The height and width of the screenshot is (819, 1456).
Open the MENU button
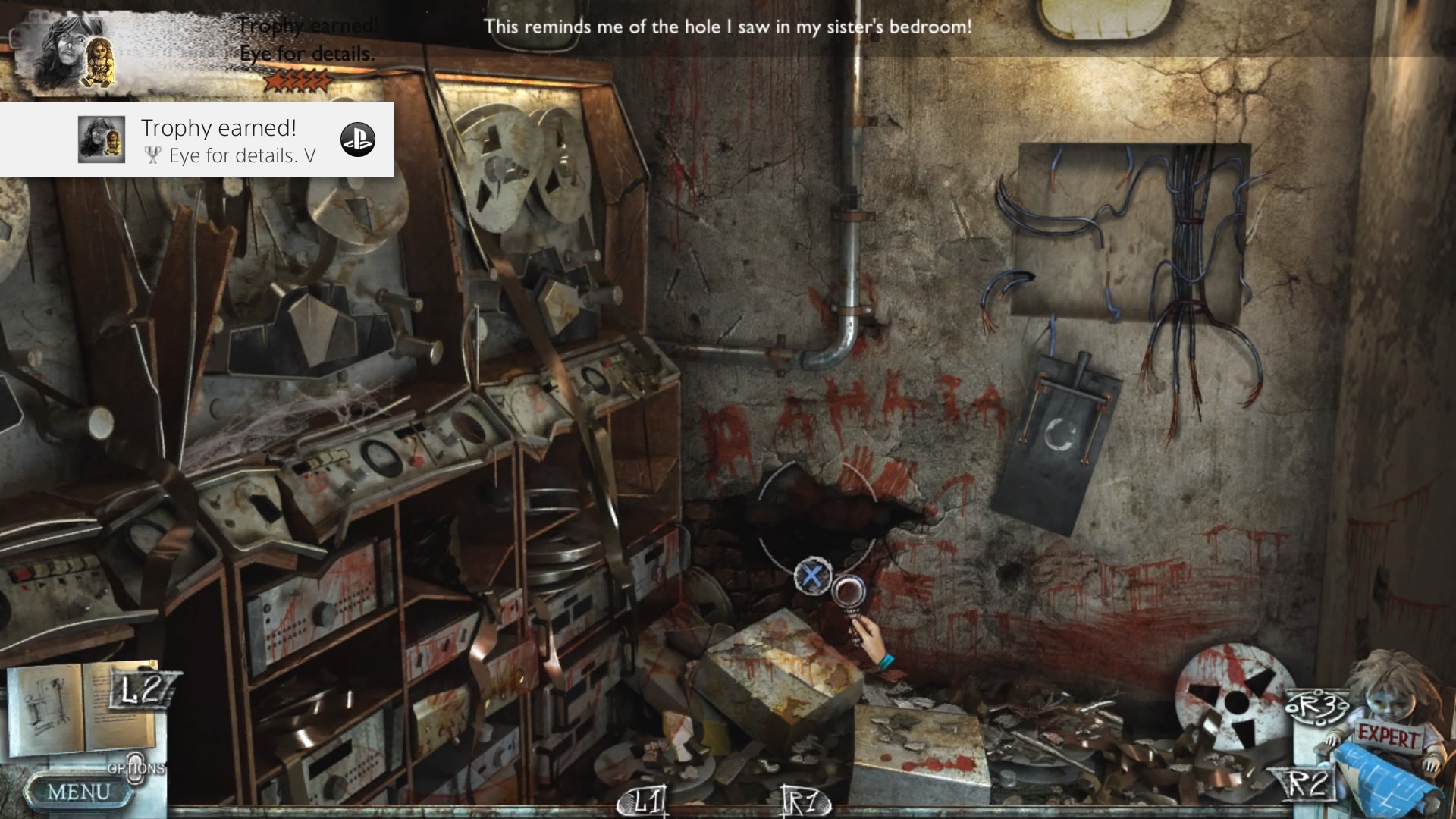[78, 792]
